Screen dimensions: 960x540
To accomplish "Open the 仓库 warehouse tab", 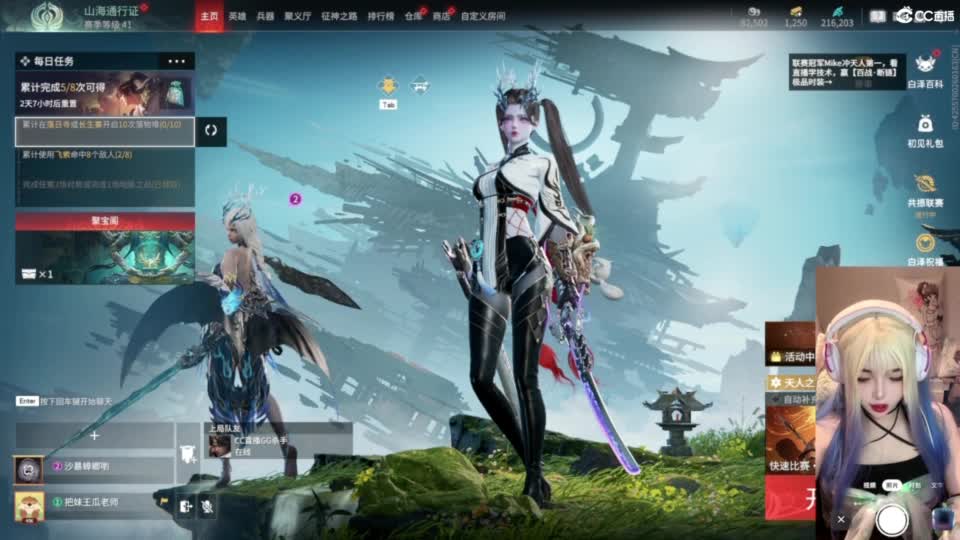I will 413,17.
